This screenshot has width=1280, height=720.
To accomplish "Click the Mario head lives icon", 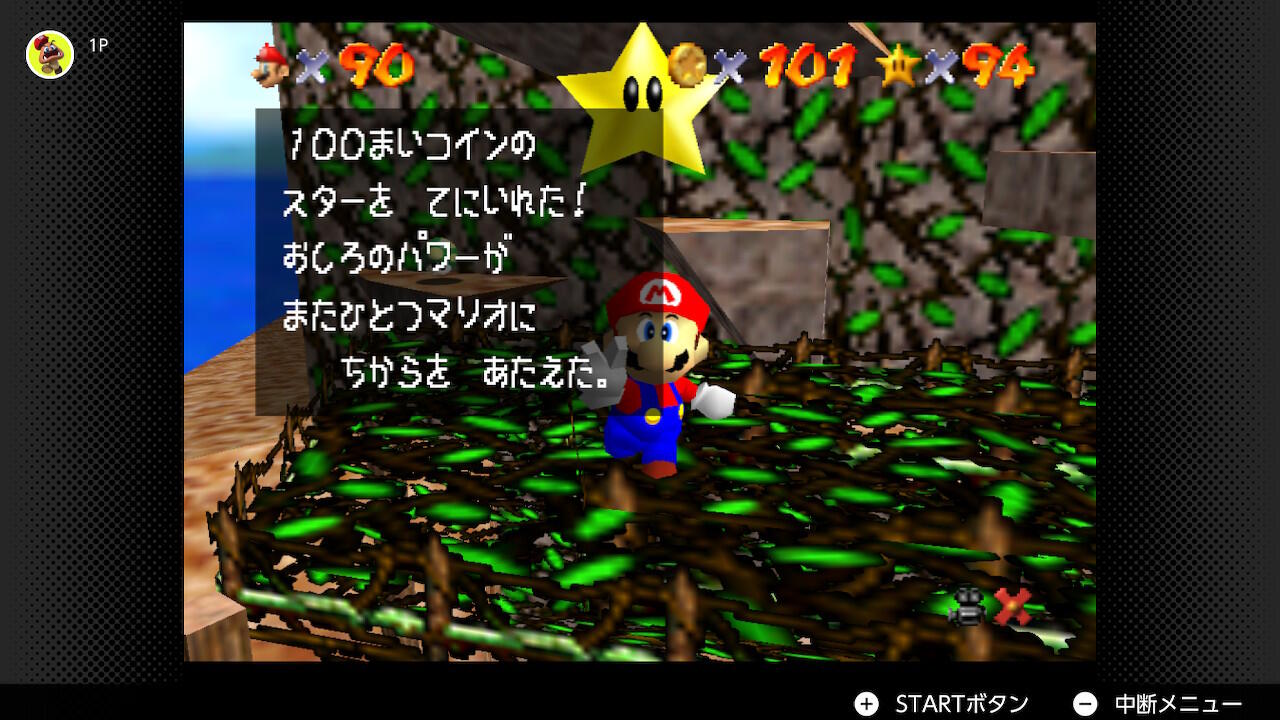I will [x=268, y=65].
